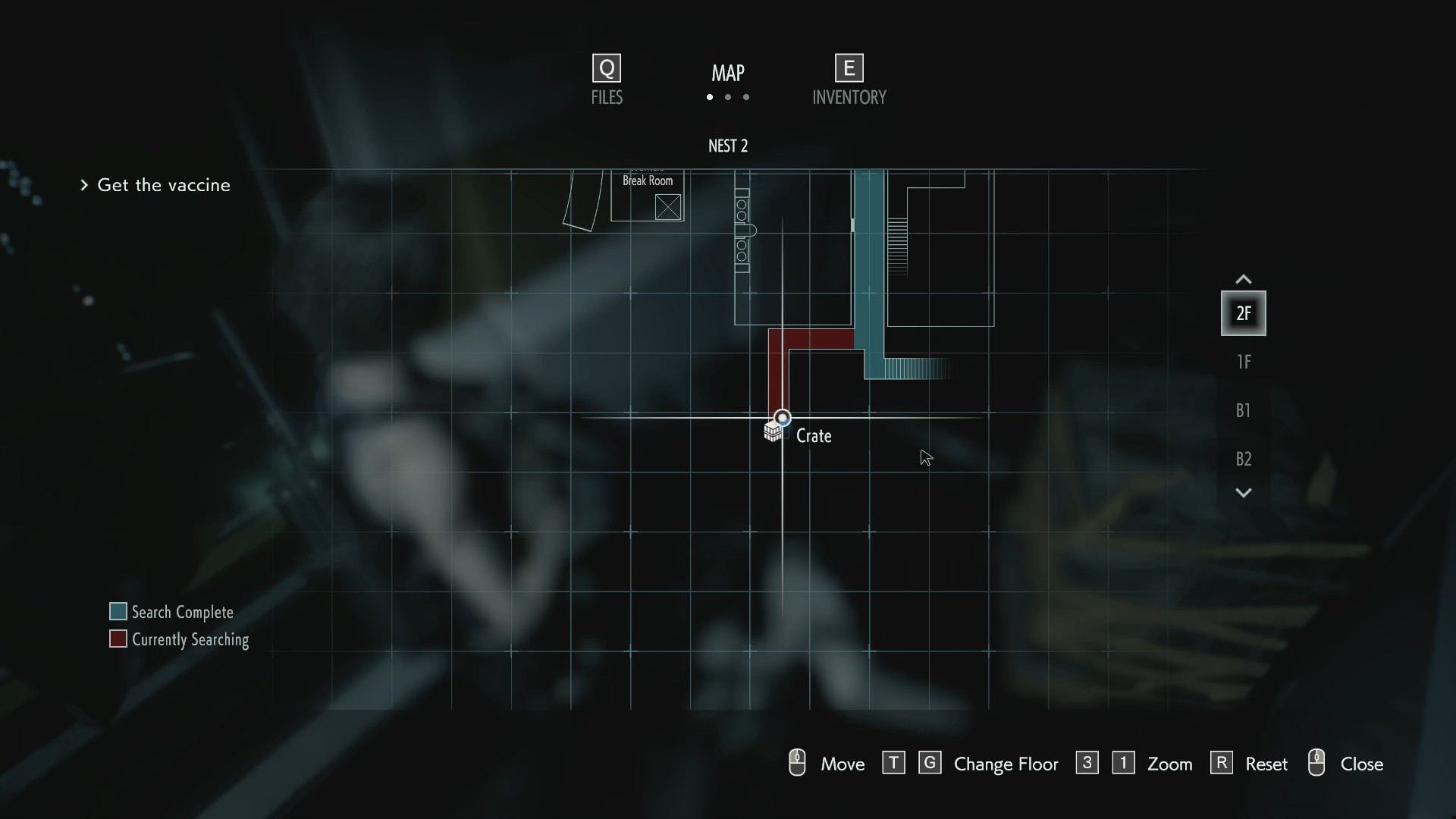1456x819 pixels.
Task: Toggle the Search Complete legend swatch
Action: point(118,611)
